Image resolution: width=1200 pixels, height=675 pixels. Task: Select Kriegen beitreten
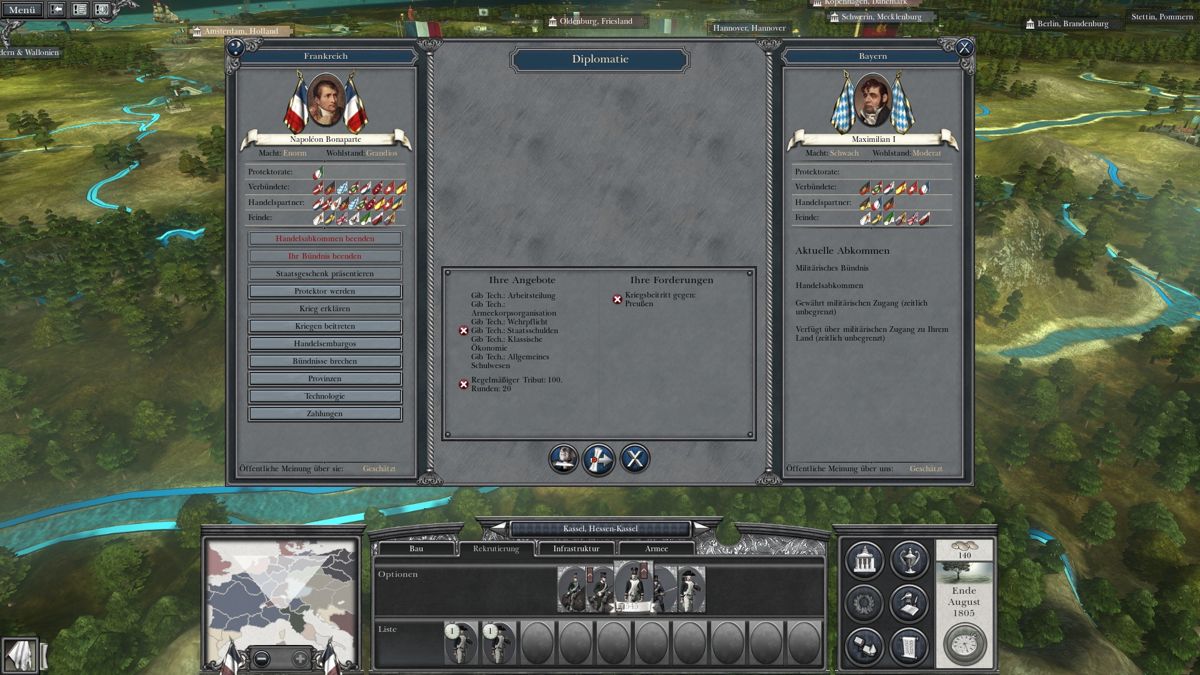[x=325, y=326]
